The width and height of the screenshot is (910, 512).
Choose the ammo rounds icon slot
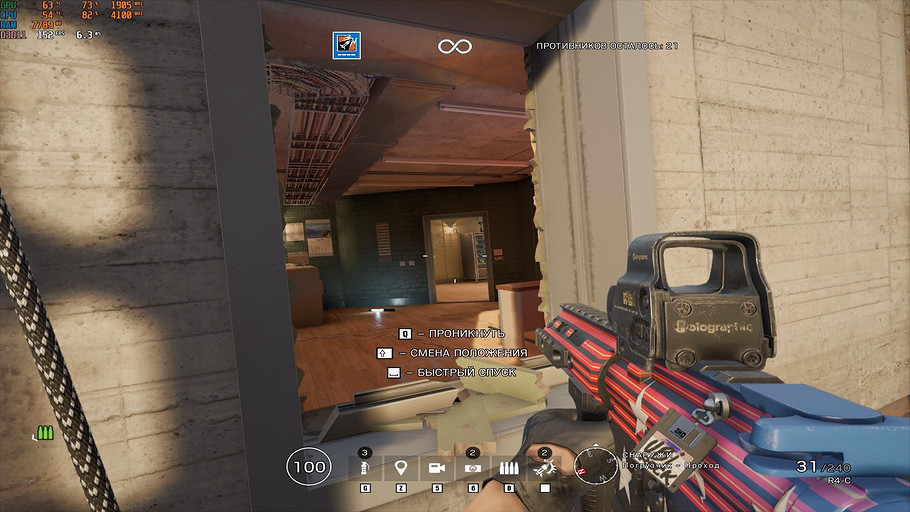click(x=509, y=468)
